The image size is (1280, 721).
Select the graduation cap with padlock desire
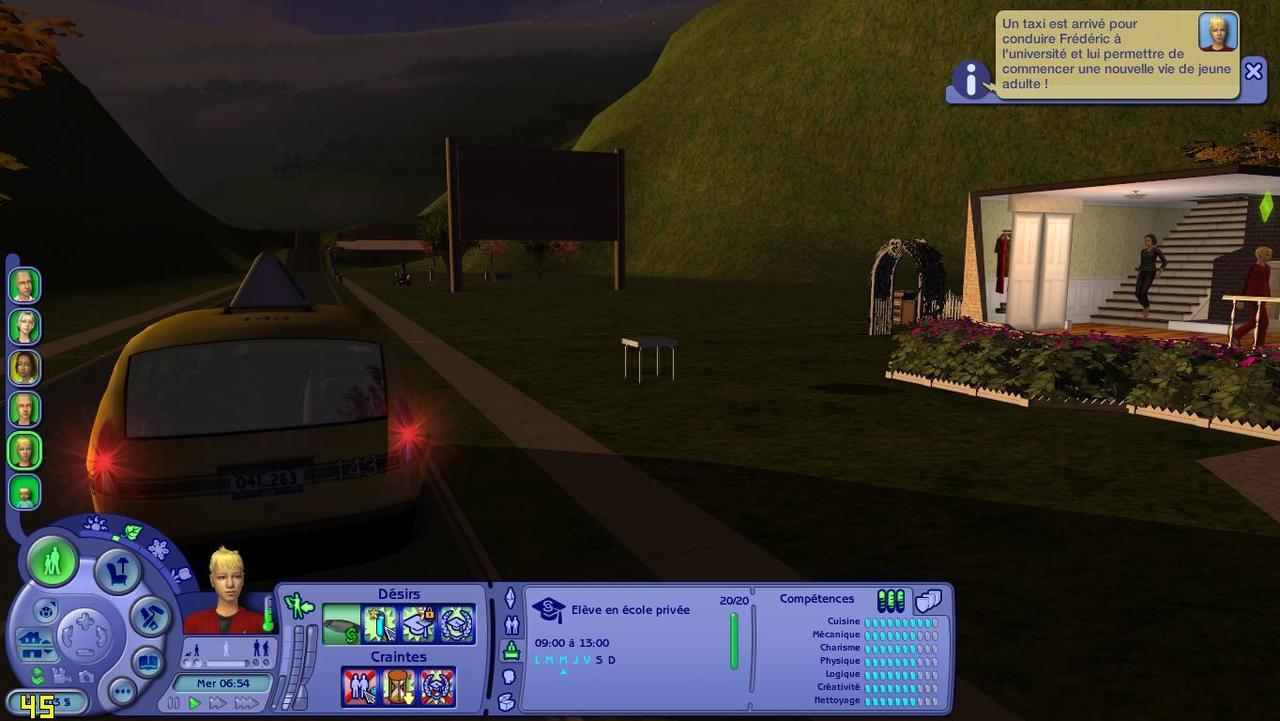click(x=418, y=624)
